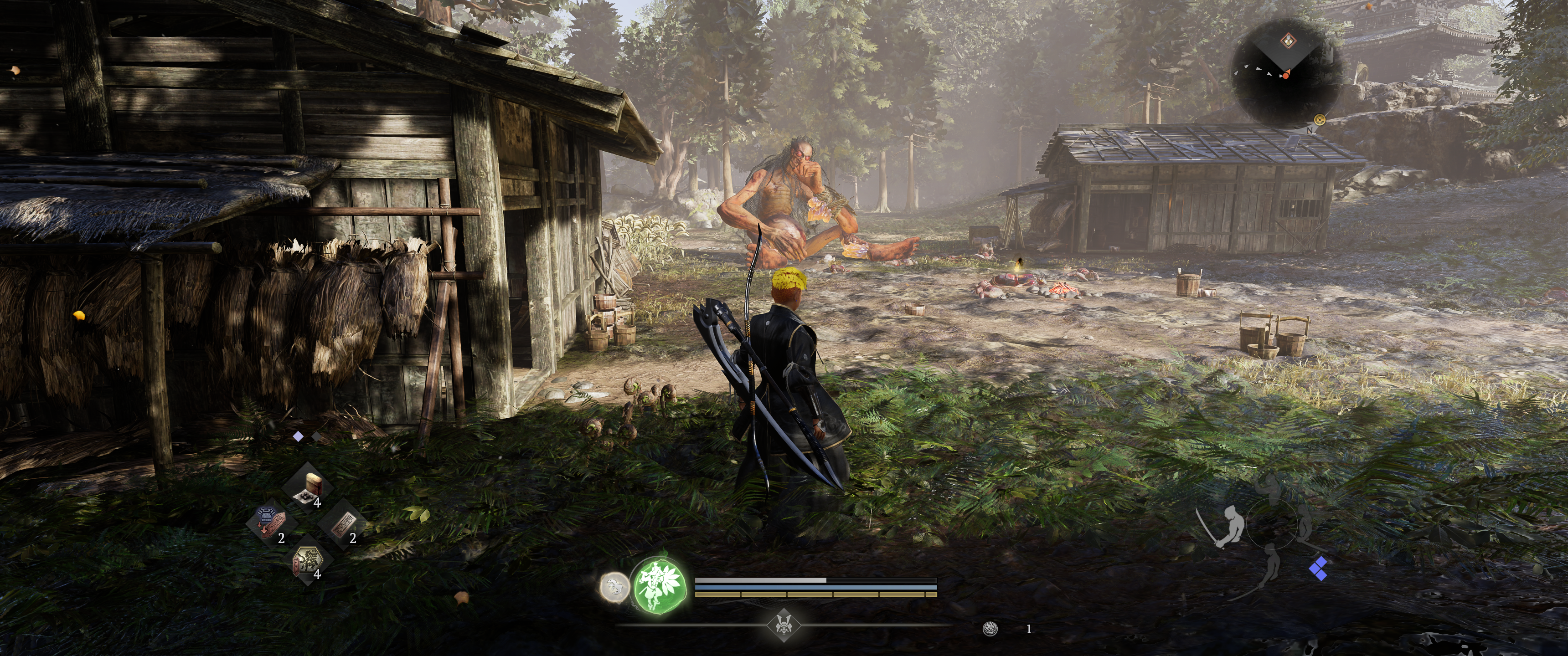Select the lit shortcut page diamond
The width and height of the screenshot is (1568, 656).
[x=298, y=436]
